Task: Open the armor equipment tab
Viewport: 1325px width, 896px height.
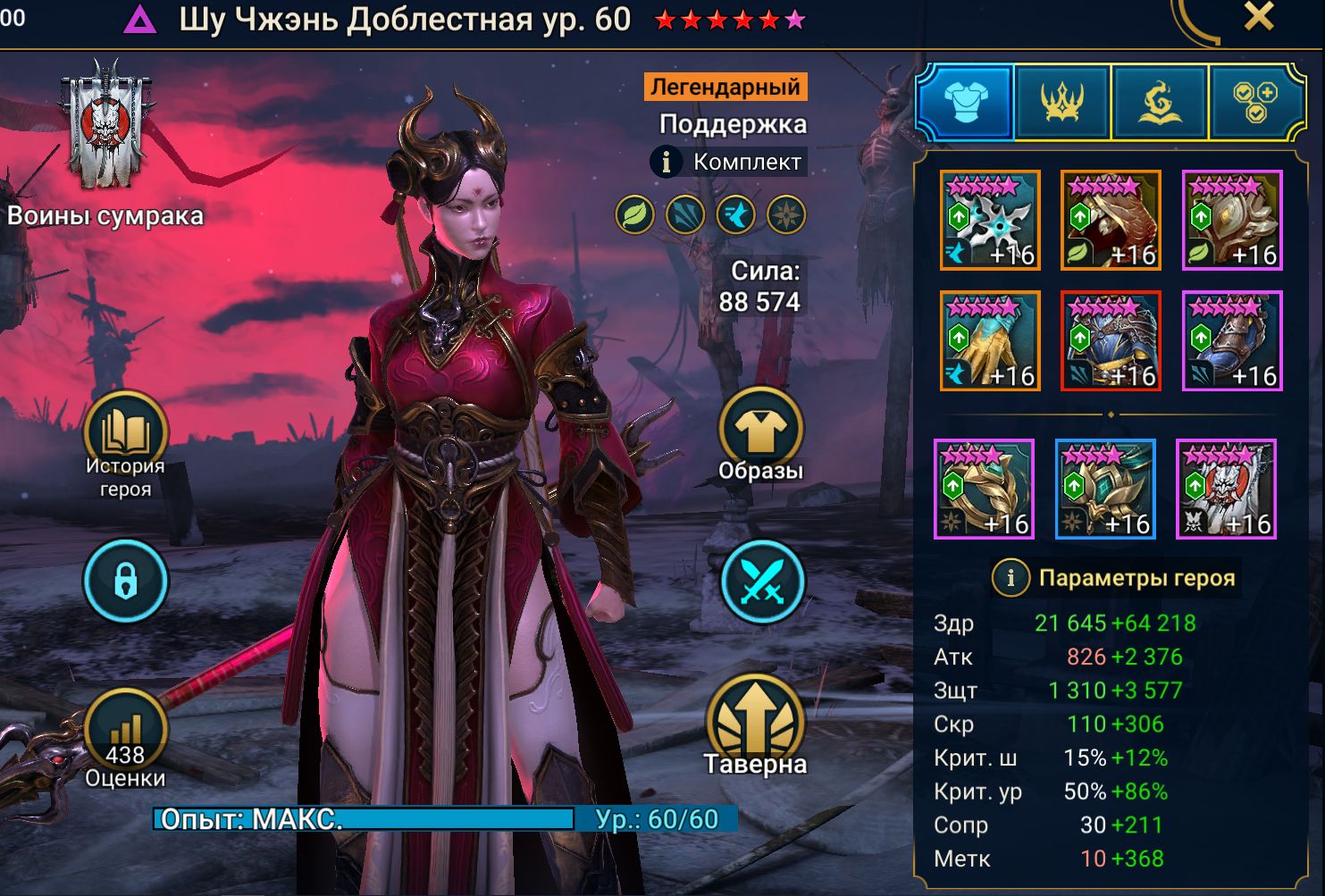Action: (x=965, y=102)
